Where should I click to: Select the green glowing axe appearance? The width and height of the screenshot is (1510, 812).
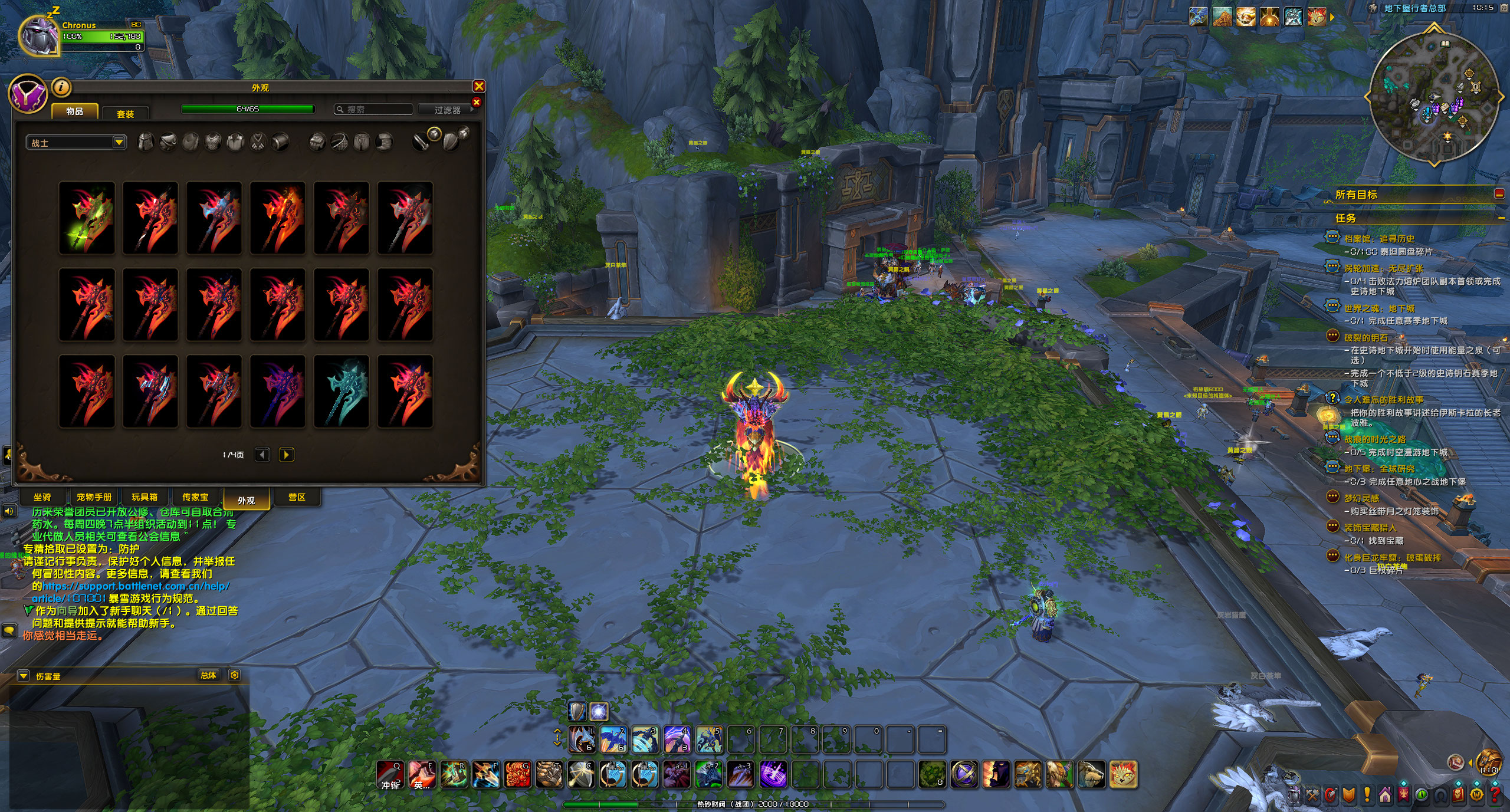[87, 218]
